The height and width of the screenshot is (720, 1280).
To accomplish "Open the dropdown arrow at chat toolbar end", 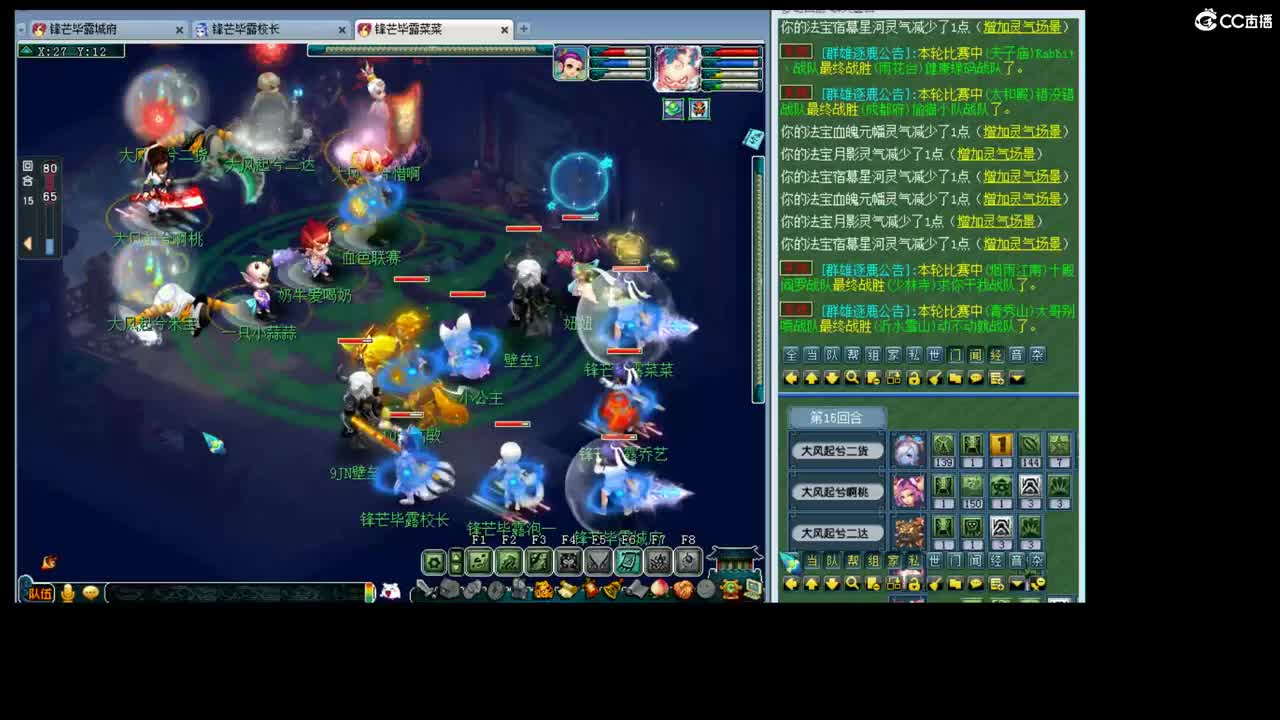I will pyautogui.click(x=1017, y=379).
